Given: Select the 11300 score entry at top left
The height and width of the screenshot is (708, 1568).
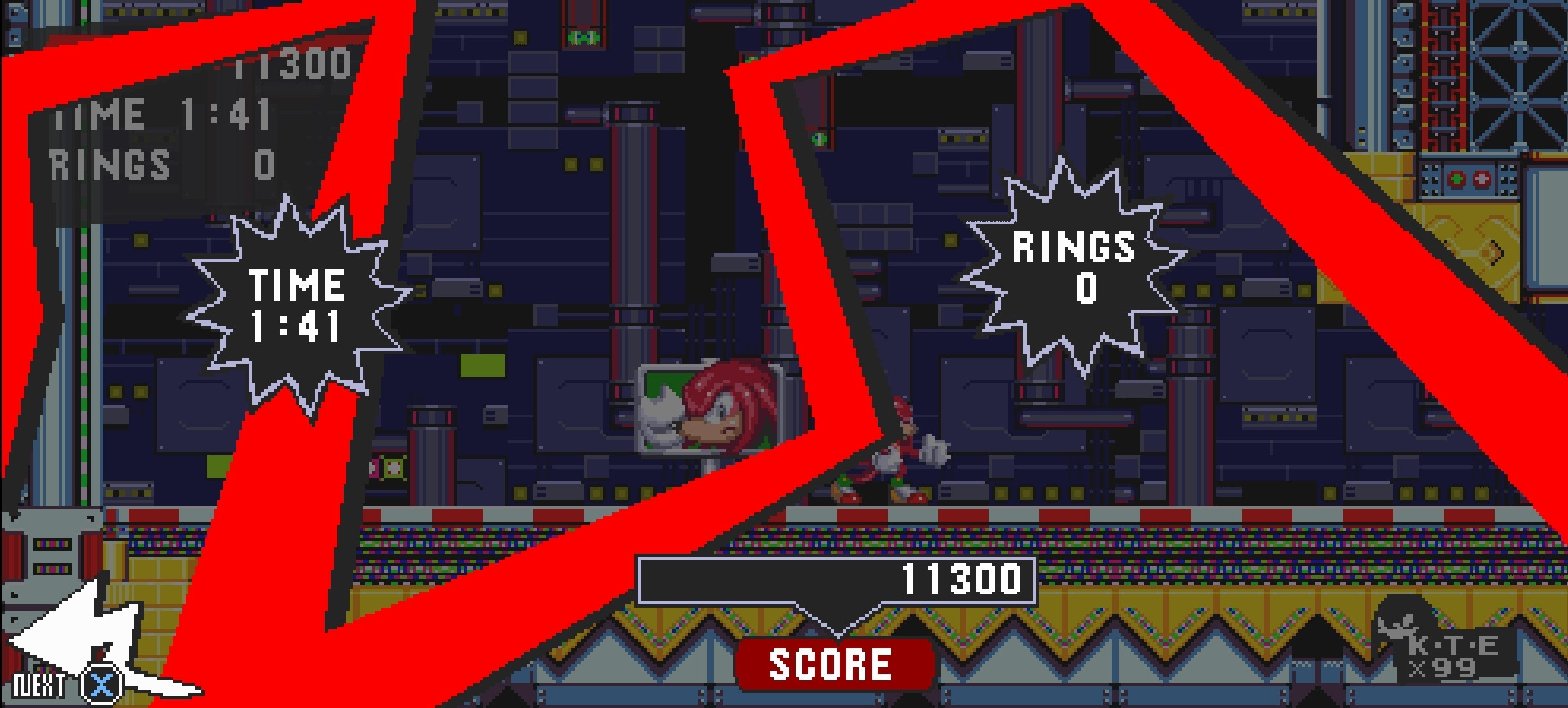Looking at the screenshot, I should coord(295,64).
